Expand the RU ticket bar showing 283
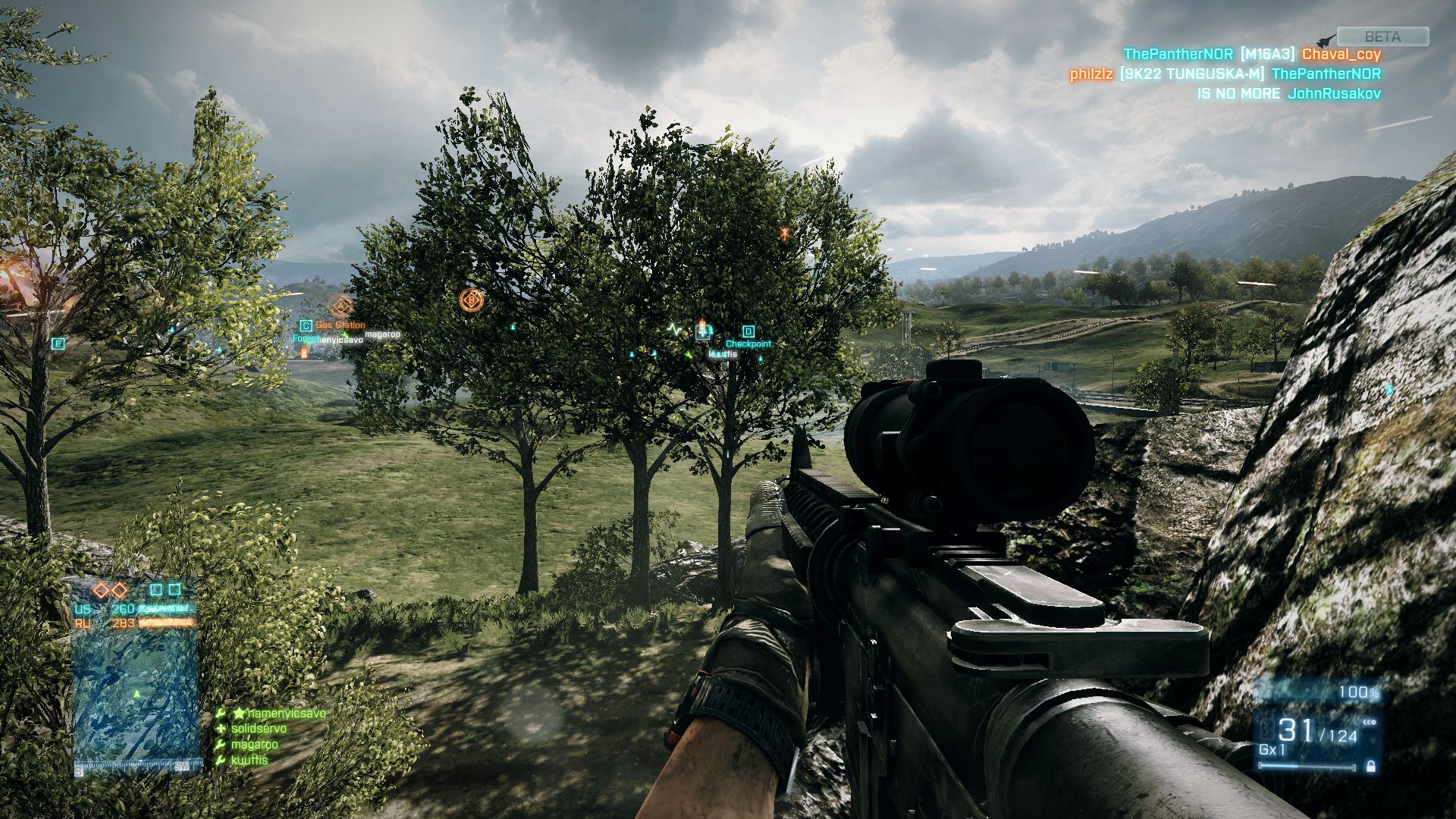1456x819 pixels. (124, 623)
